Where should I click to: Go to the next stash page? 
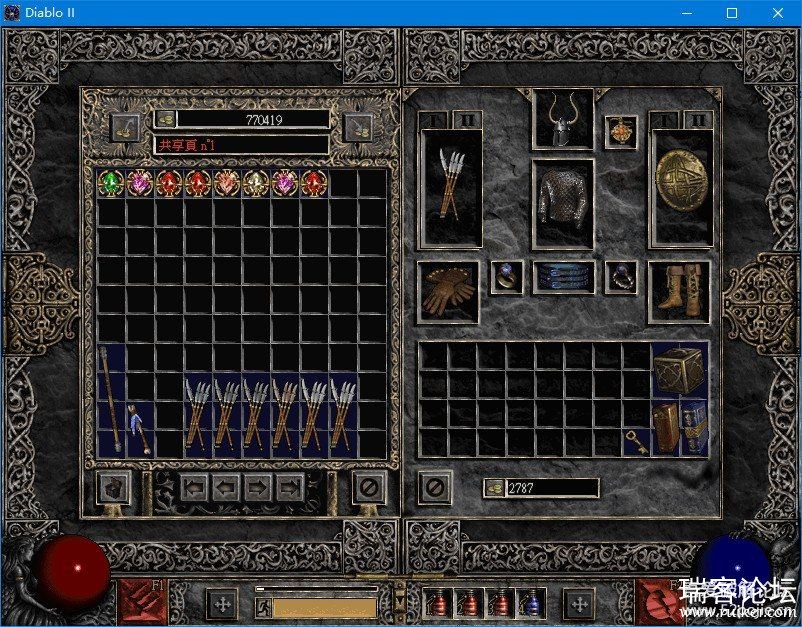pos(259,488)
